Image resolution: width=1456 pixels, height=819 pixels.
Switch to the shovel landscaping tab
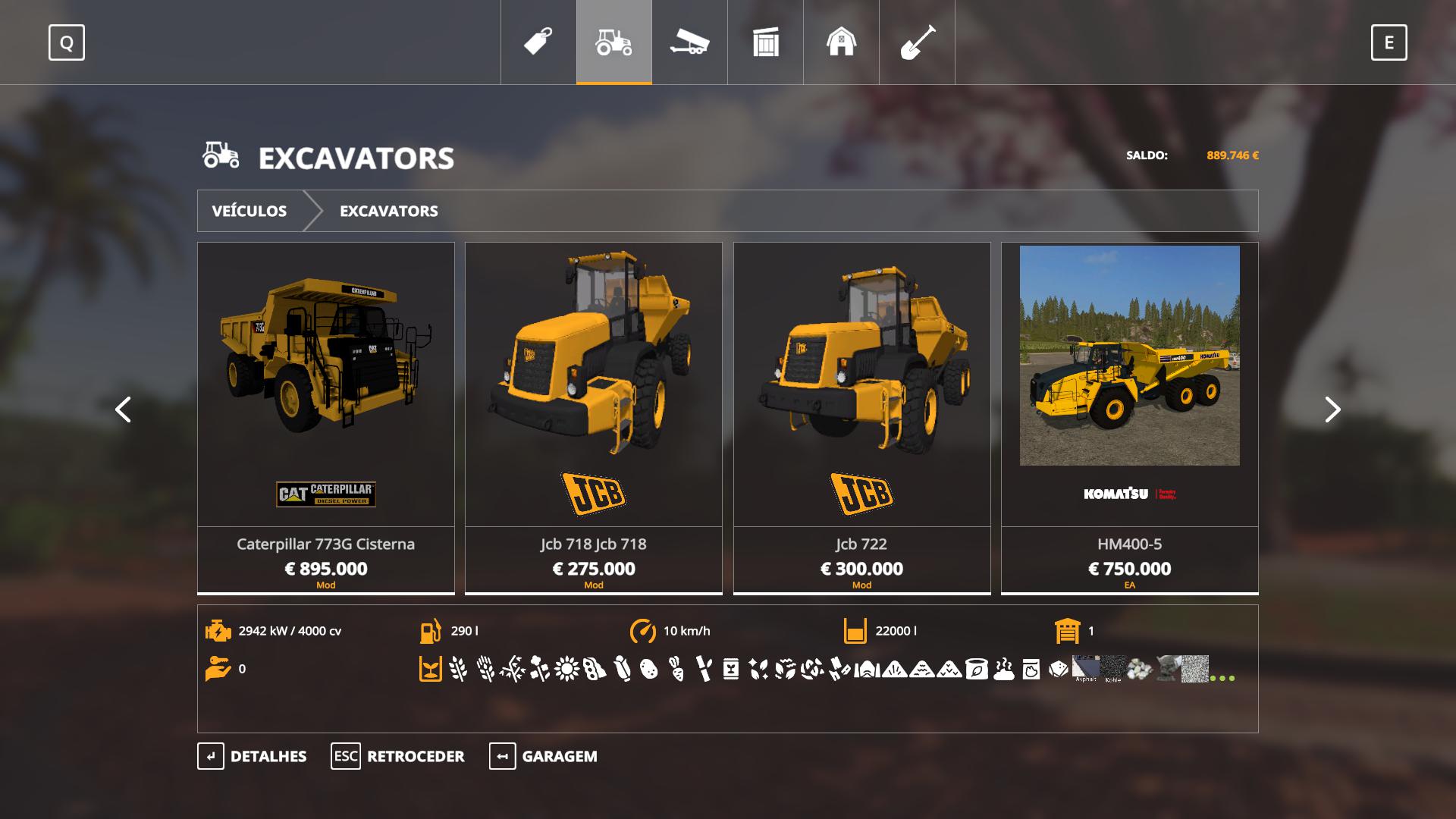pos(917,42)
